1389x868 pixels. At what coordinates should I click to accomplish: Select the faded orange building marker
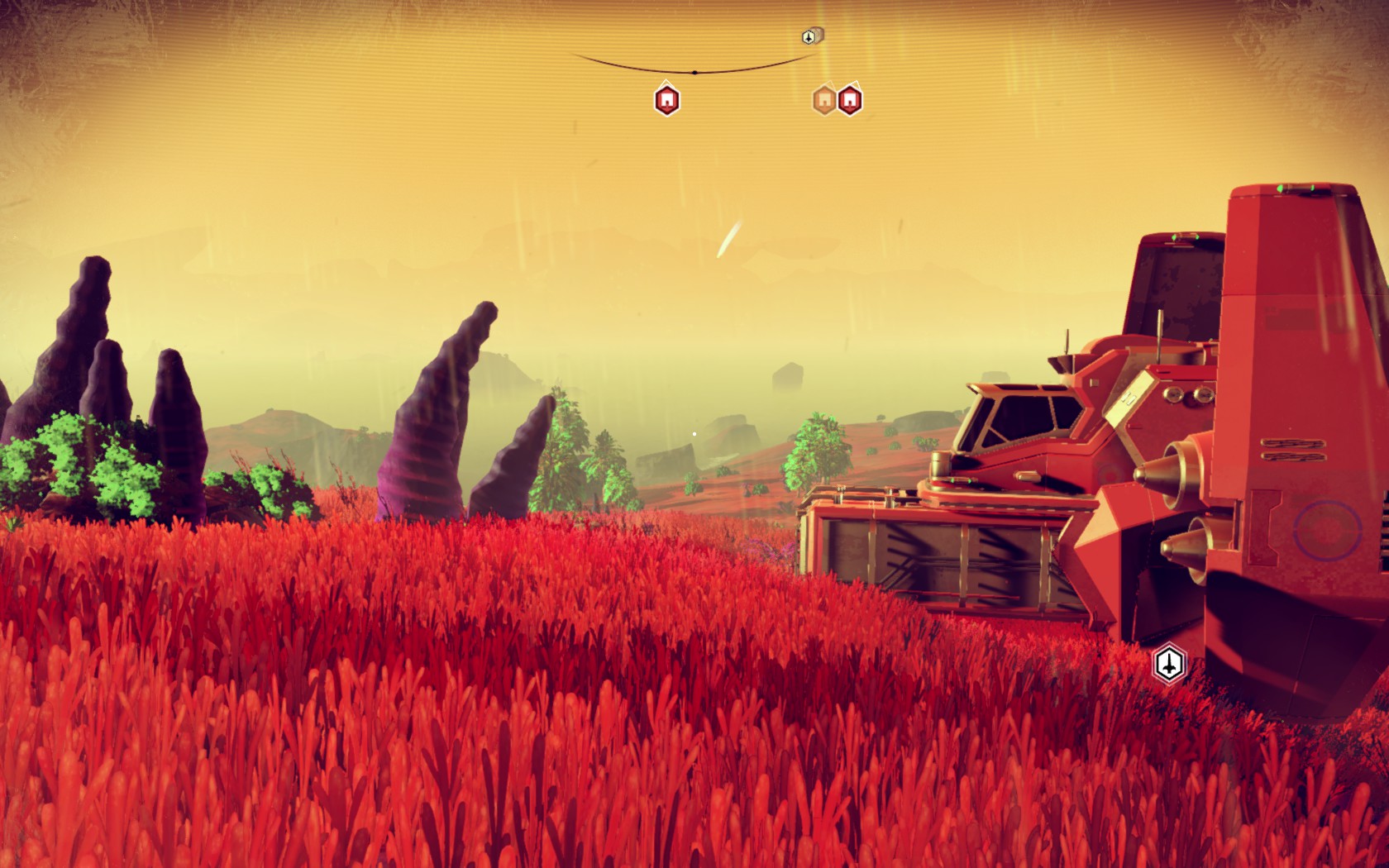(x=823, y=100)
